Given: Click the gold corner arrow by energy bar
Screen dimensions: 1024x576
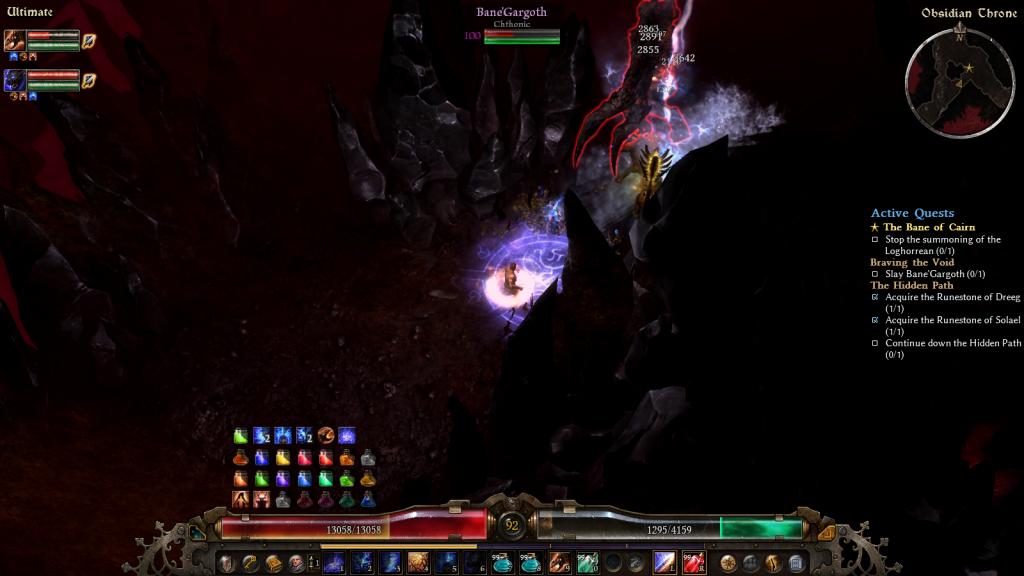Looking at the screenshot, I should pos(826,532).
